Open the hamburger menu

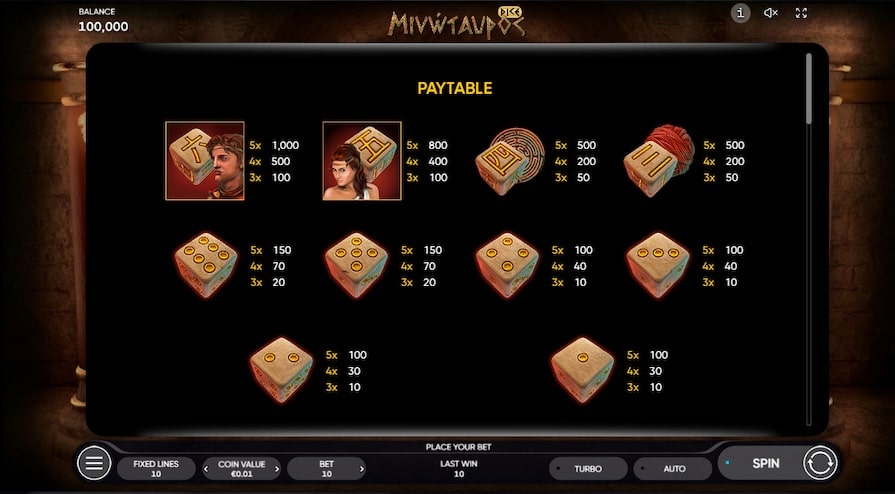pos(94,463)
